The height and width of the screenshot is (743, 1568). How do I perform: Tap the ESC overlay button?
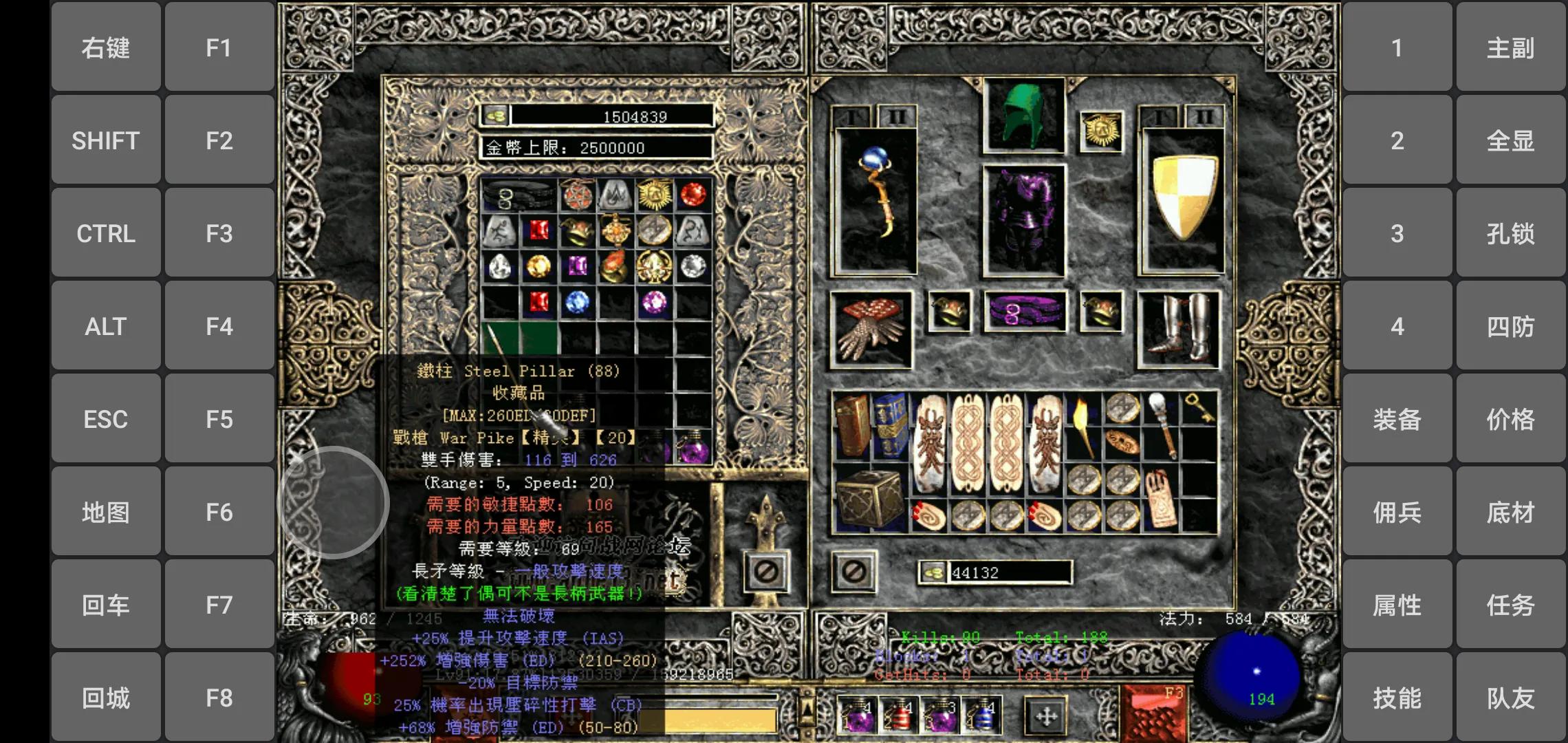click(106, 420)
